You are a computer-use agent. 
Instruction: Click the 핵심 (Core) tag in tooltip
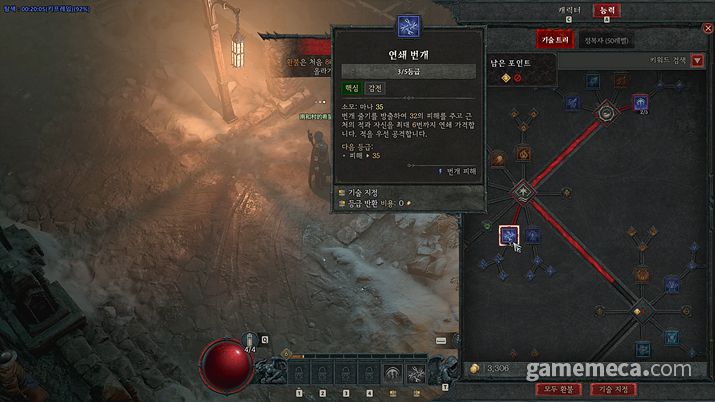click(x=350, y=88)
